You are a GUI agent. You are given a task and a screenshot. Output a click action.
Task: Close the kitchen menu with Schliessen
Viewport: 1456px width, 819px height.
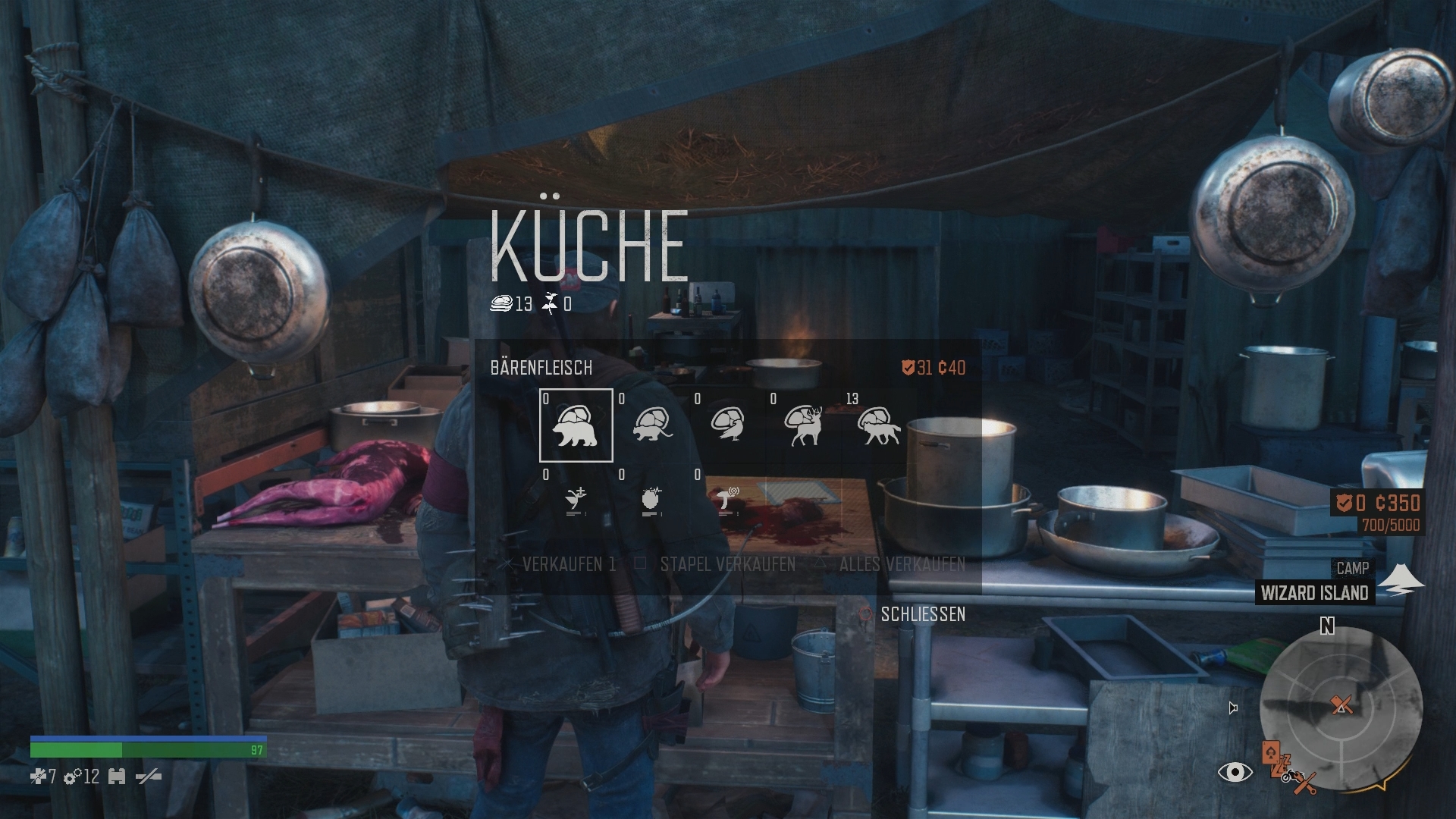(912, 614)
